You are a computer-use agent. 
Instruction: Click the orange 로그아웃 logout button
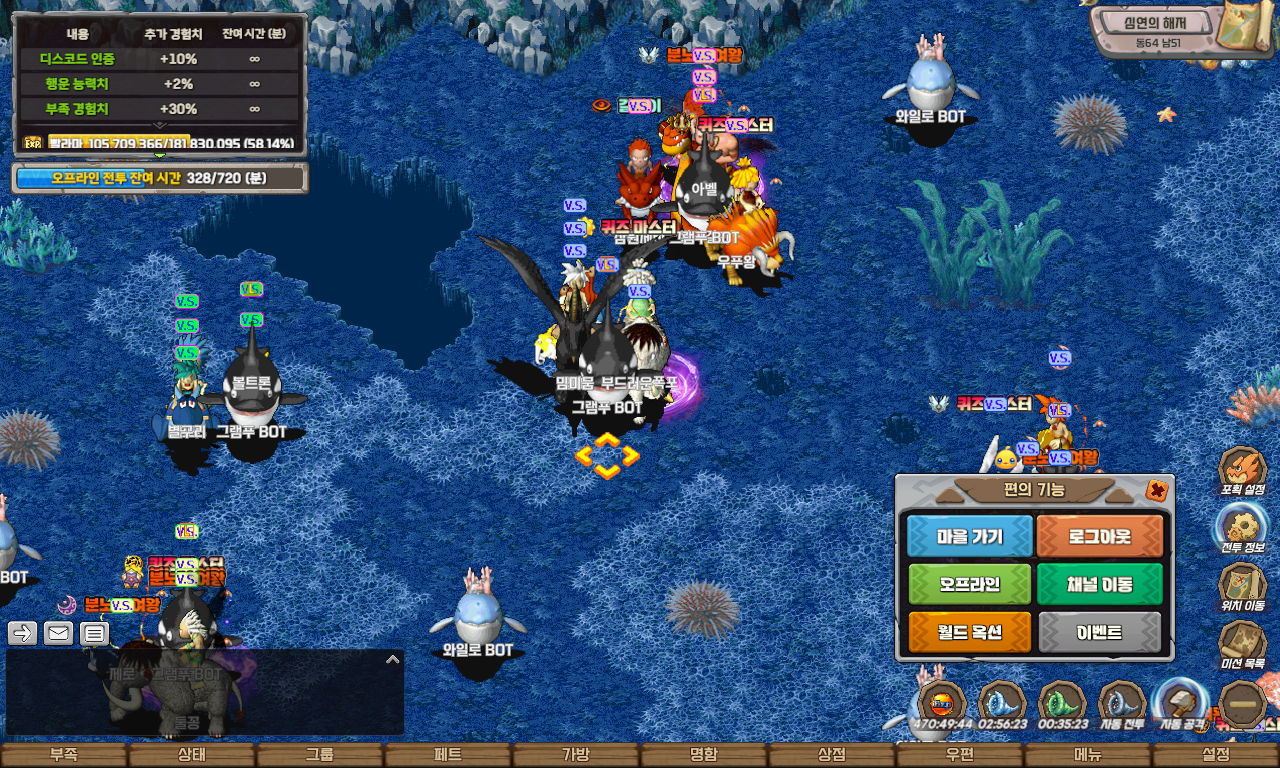coord(1100,537)
